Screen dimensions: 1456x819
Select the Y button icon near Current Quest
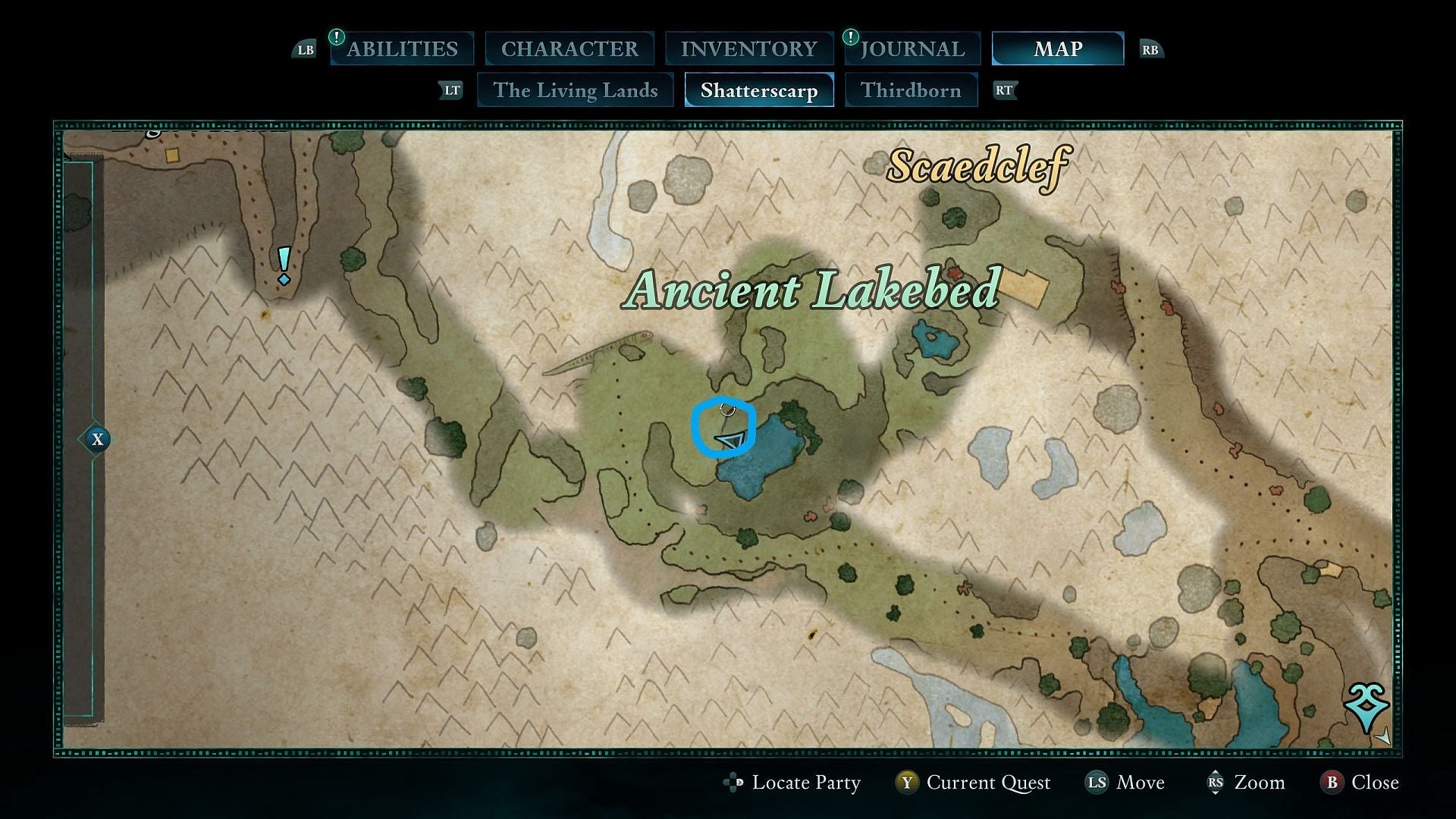point(909,783)
